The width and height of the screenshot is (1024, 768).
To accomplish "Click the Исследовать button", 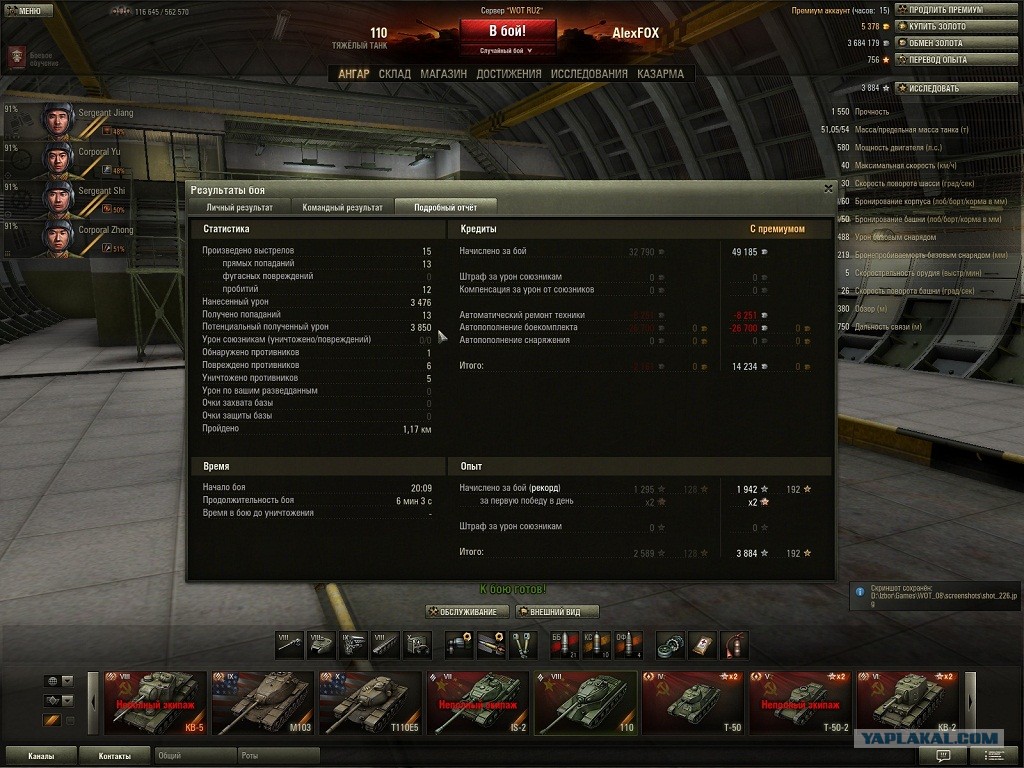I will click(x=945, y=88).
